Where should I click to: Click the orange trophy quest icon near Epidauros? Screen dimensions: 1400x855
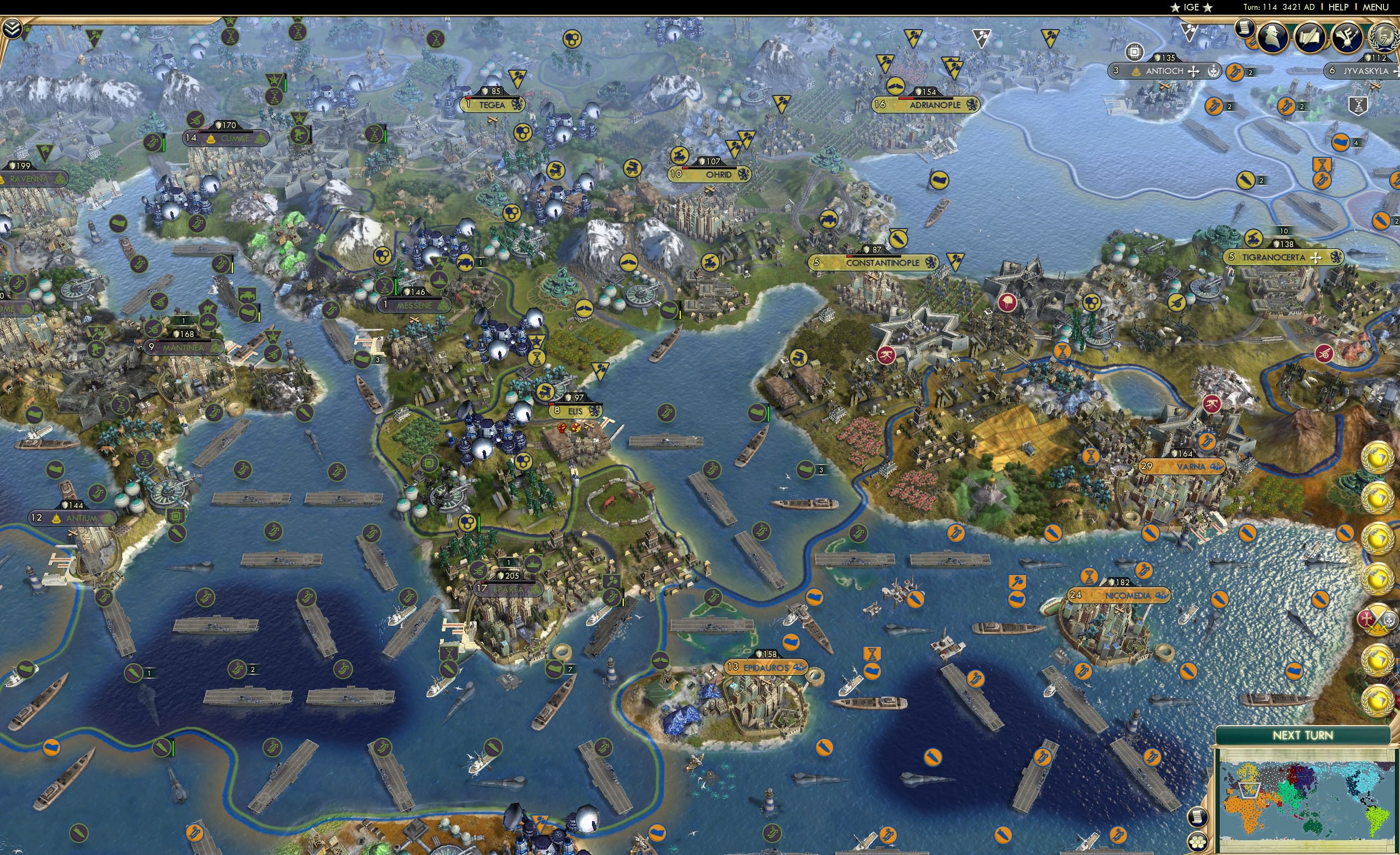872,654
